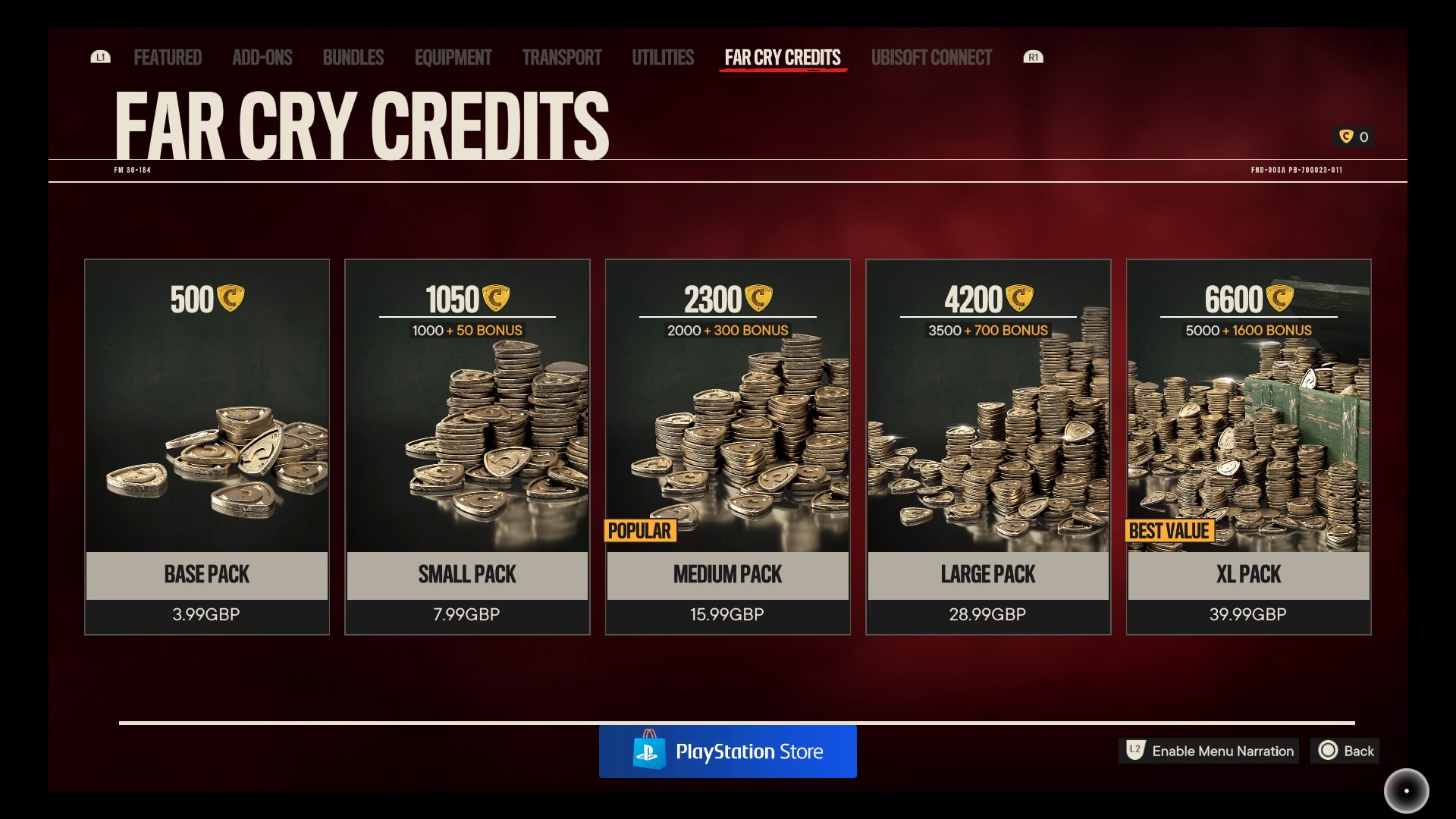
Task: Choose the Large Pack of 4200 credits
Action: [x=988, y=447]
